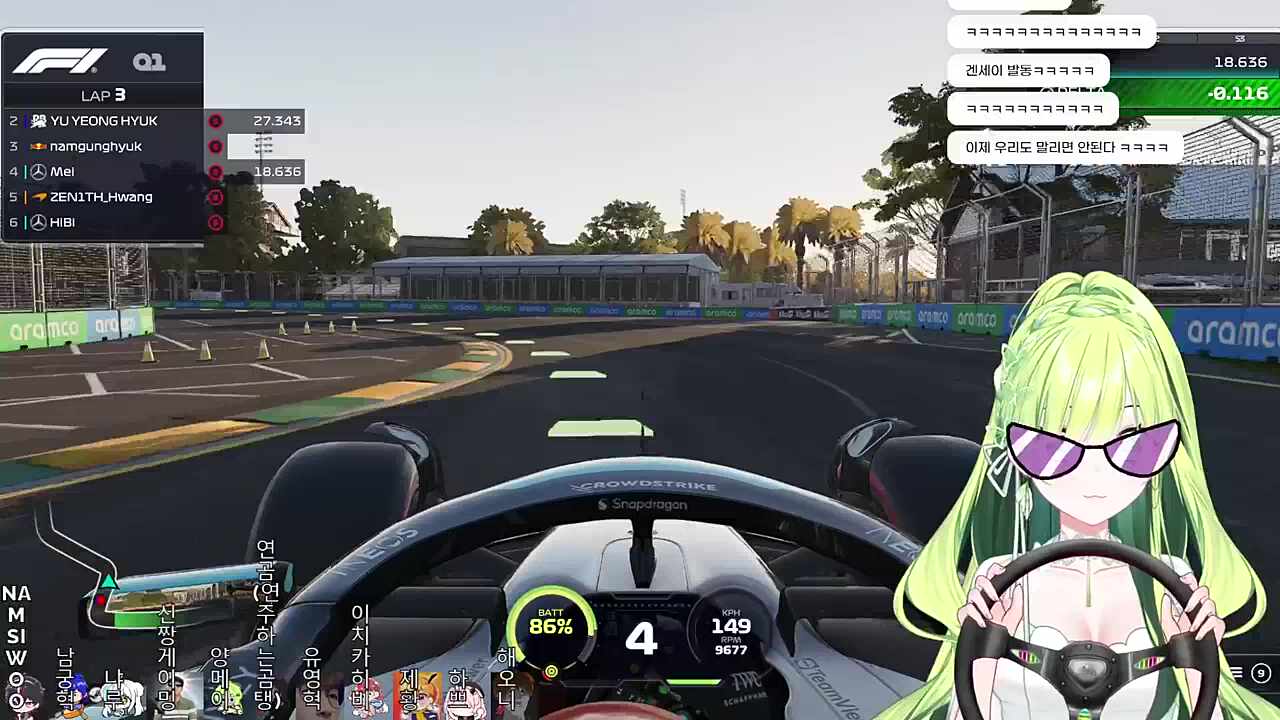
Task: Click the Red Bull icon beside namgunghyuk
Action: (x=37, y=146)
